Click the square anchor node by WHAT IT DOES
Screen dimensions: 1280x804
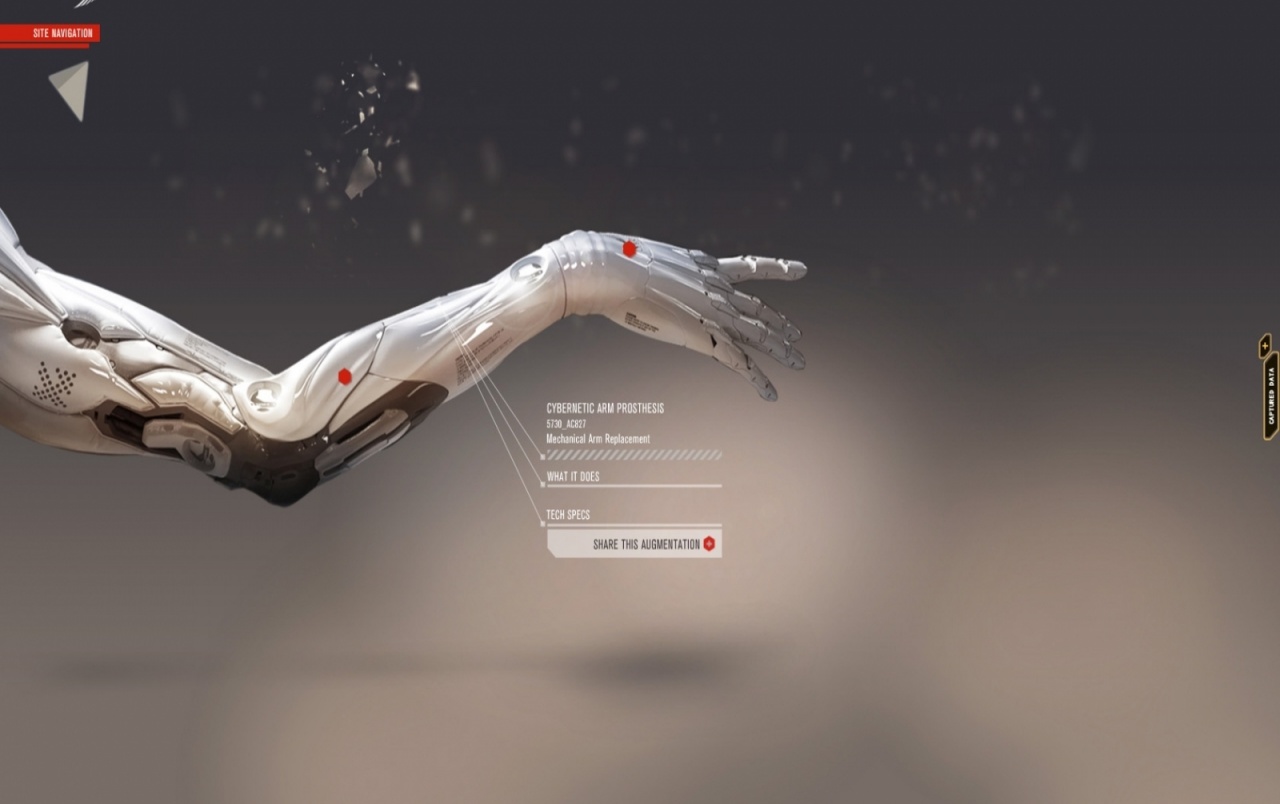pos(542,484)
